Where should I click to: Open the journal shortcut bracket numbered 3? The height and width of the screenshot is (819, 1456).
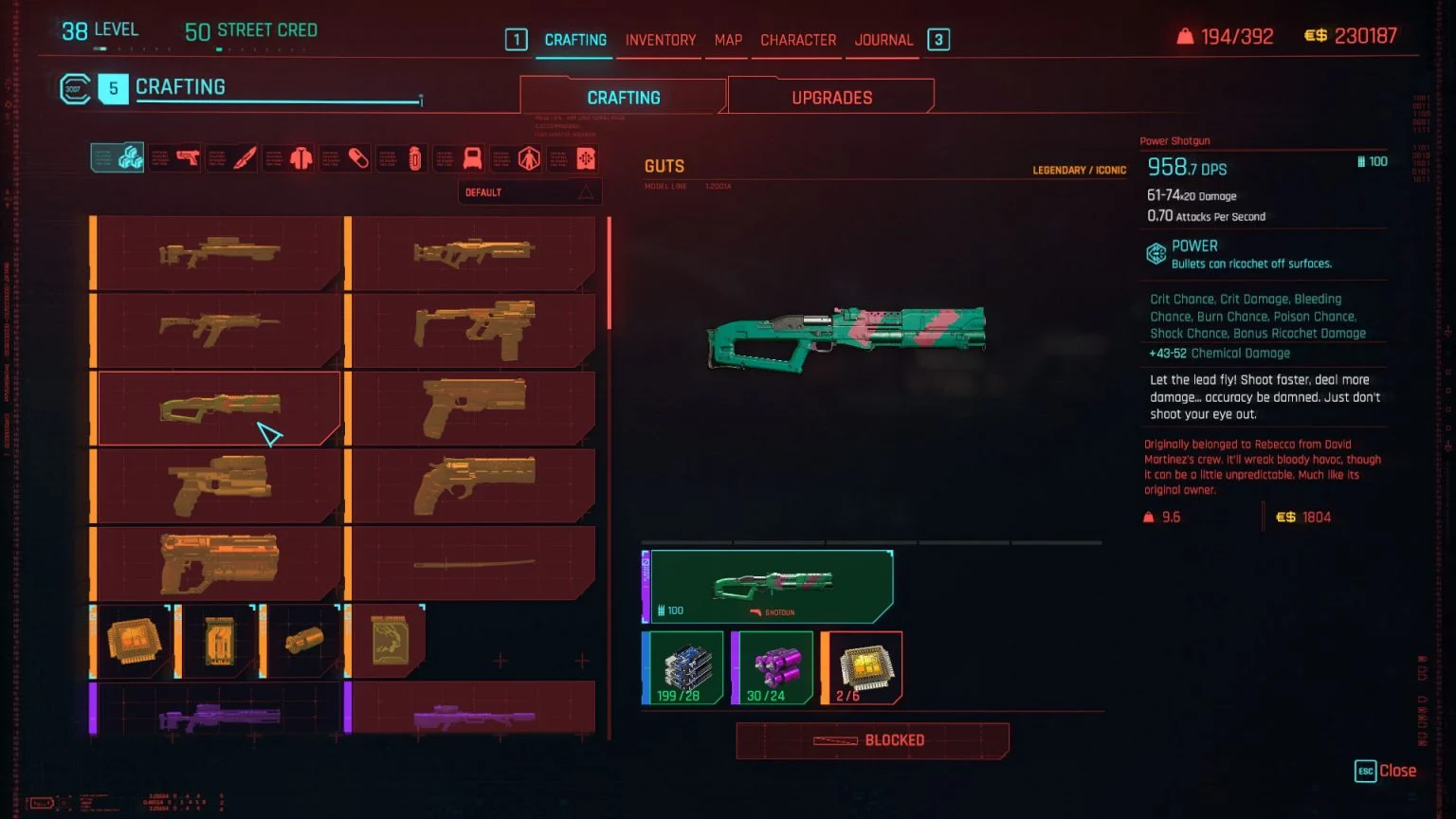click(937, 40)
